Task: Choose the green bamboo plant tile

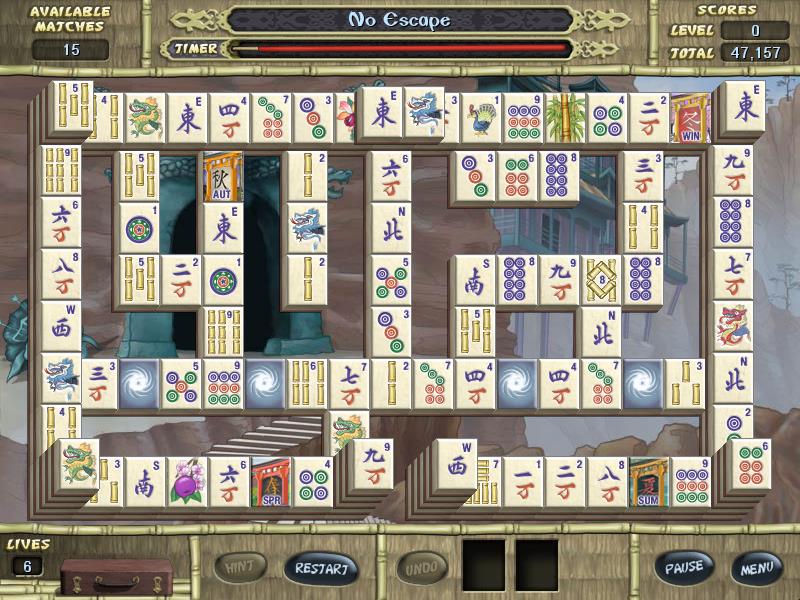Action: 565,120
